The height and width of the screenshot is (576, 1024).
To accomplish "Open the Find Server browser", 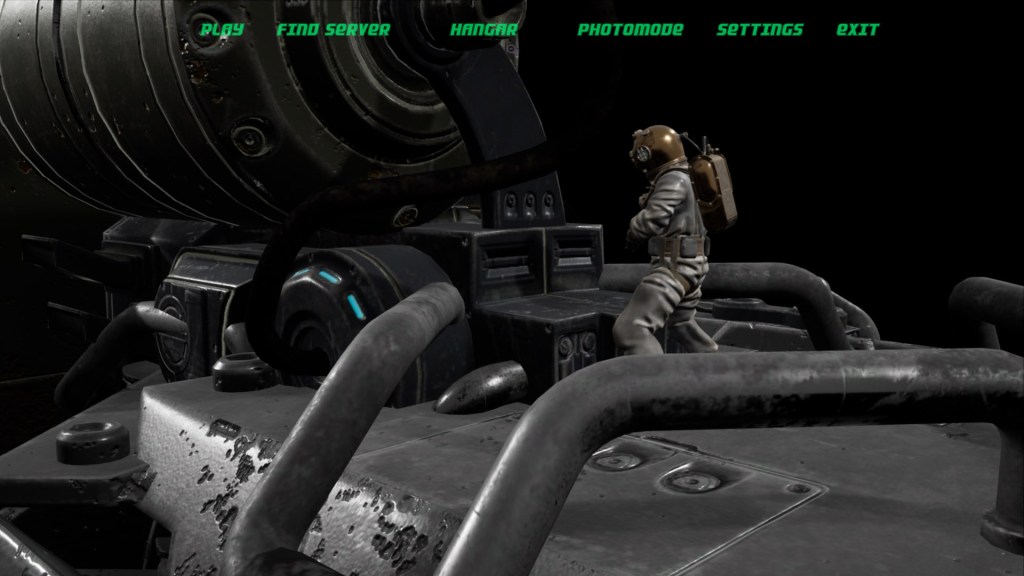I will (333, 30).
